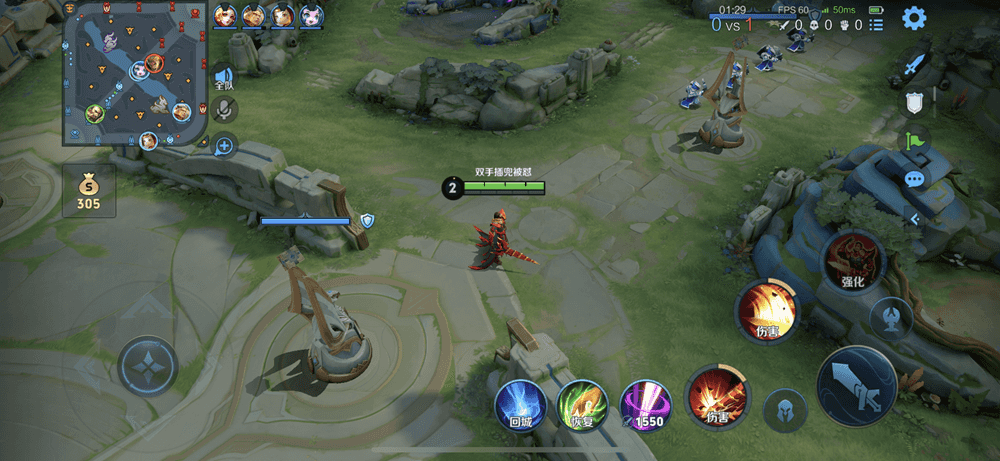Open the blue chat bubble
The height and width of the screenshot is (461, 1000).
914,179
